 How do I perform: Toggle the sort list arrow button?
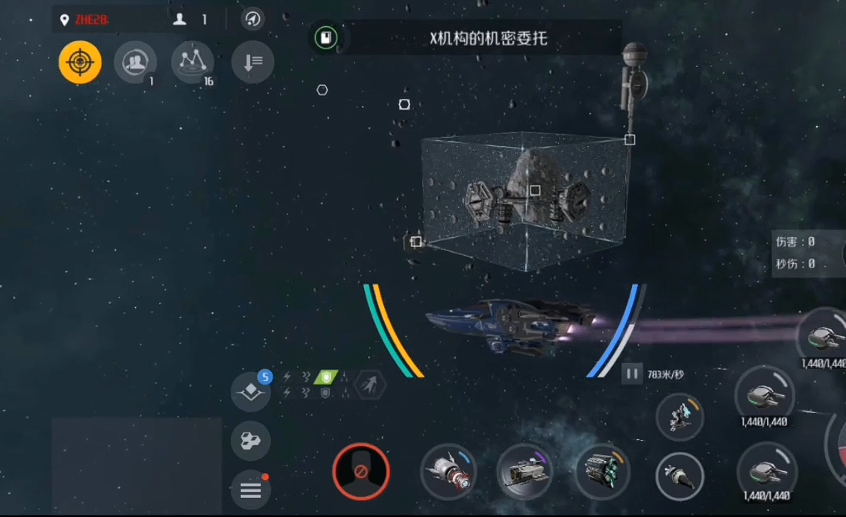(252, 62)
